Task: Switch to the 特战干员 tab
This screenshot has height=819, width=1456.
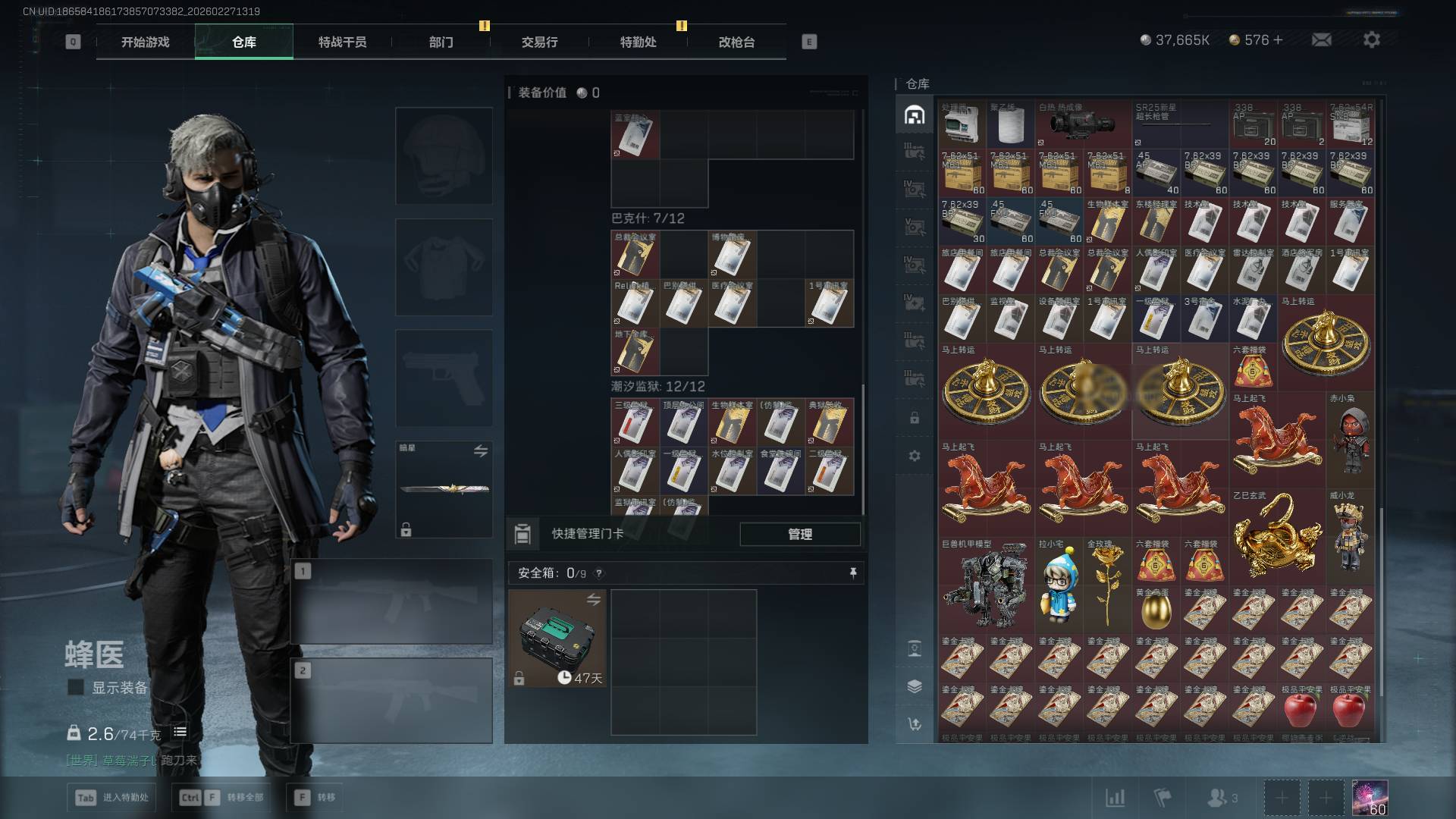Action: pos(342,42)
